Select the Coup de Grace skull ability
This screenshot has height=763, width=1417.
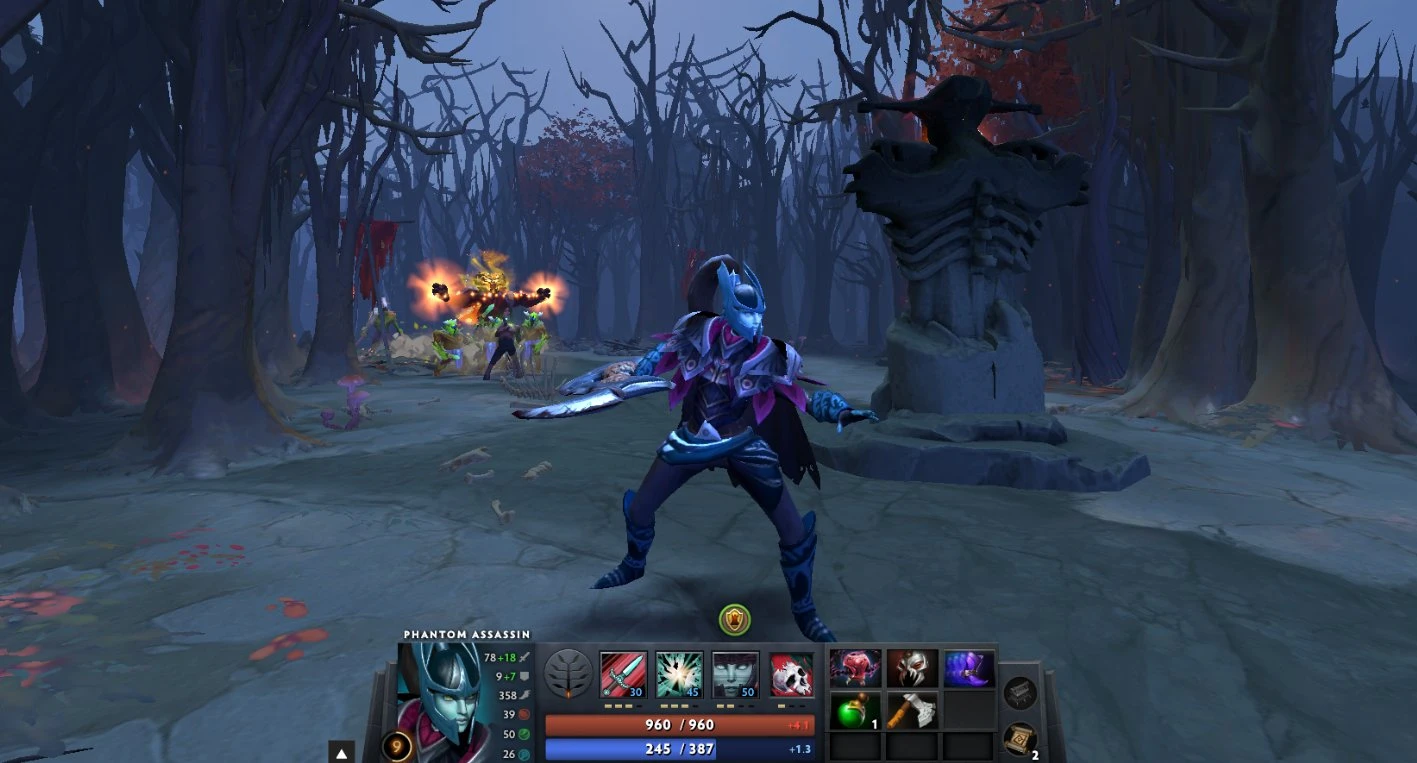[x=791, y=675]
